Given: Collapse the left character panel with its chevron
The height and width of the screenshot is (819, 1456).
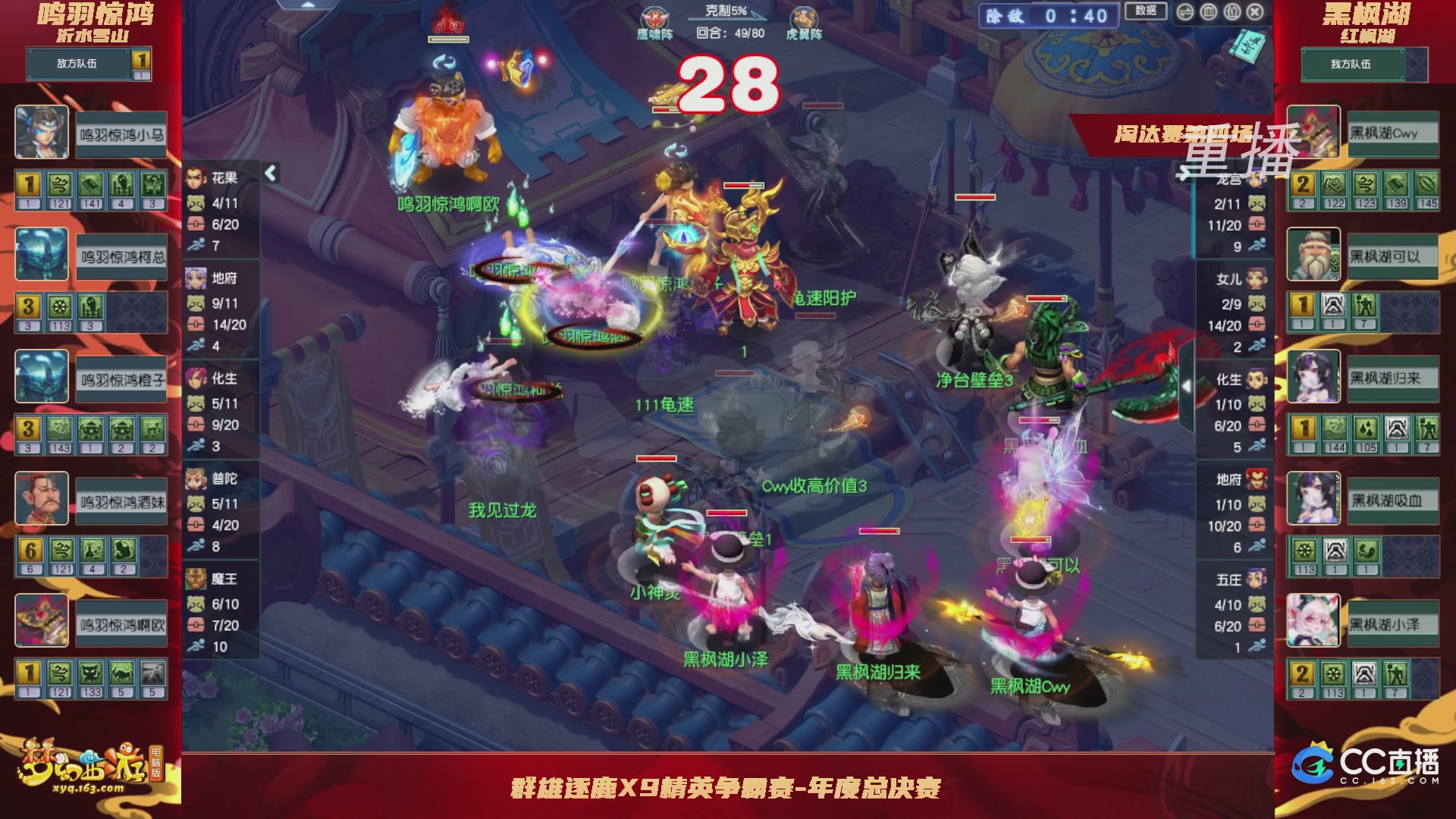Looking at the screenshot, I should [x=269, y=173].
